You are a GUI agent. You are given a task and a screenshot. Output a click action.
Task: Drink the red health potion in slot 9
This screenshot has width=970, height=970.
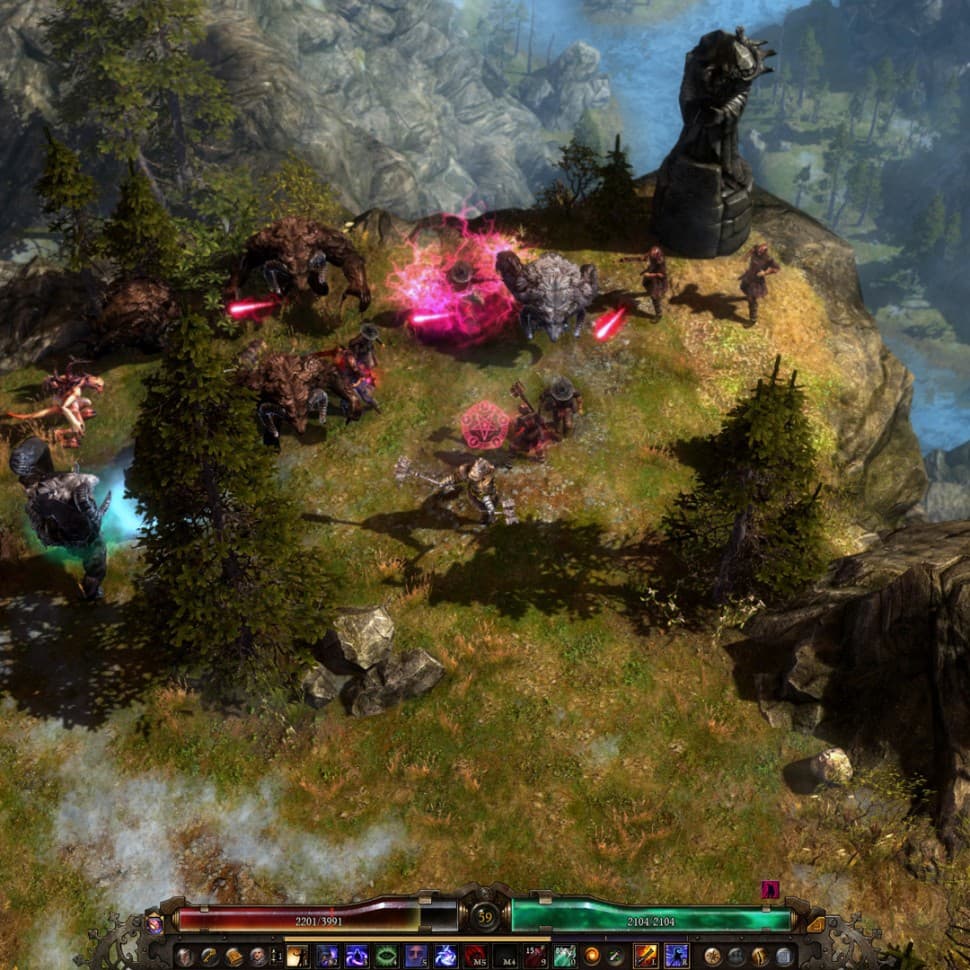coord(535,956)
